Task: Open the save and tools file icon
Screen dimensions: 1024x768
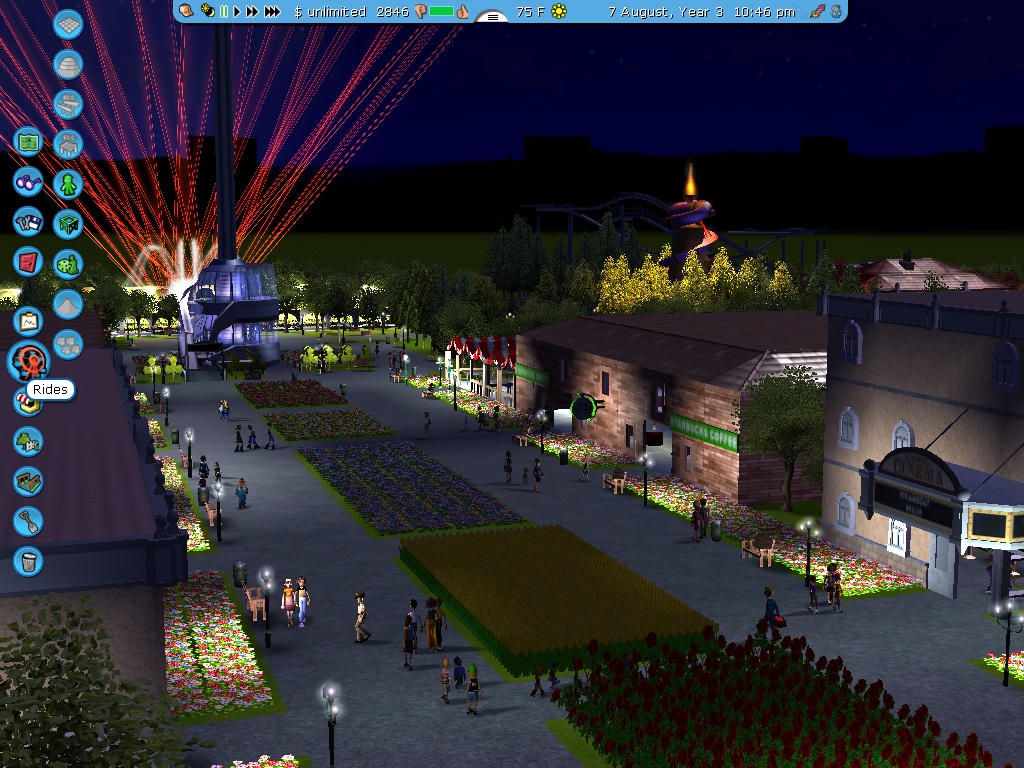Action: (x=28, y=221)
